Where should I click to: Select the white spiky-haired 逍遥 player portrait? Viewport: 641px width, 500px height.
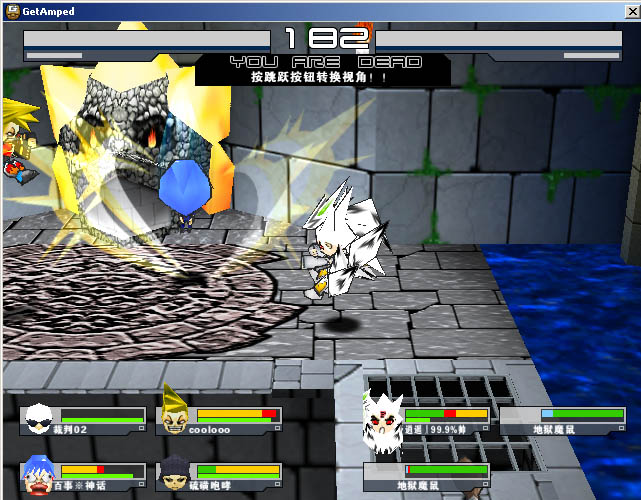click(384, 417)
